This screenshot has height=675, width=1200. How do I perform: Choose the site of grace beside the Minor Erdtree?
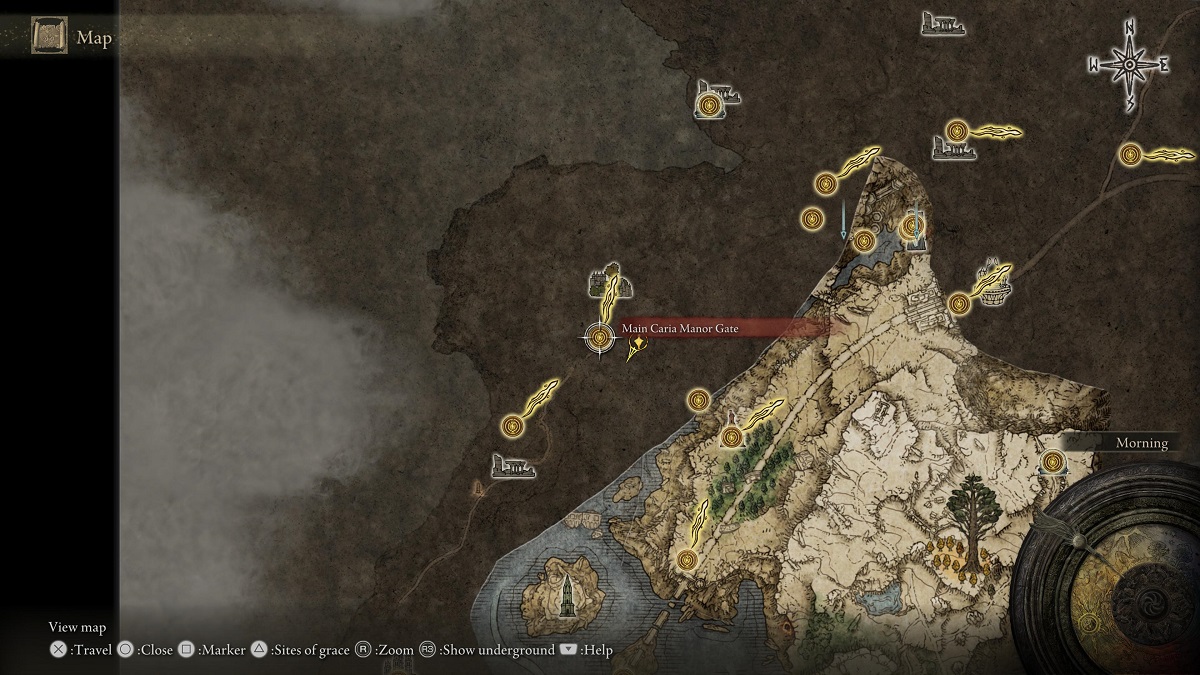(x=1053, y=461)
